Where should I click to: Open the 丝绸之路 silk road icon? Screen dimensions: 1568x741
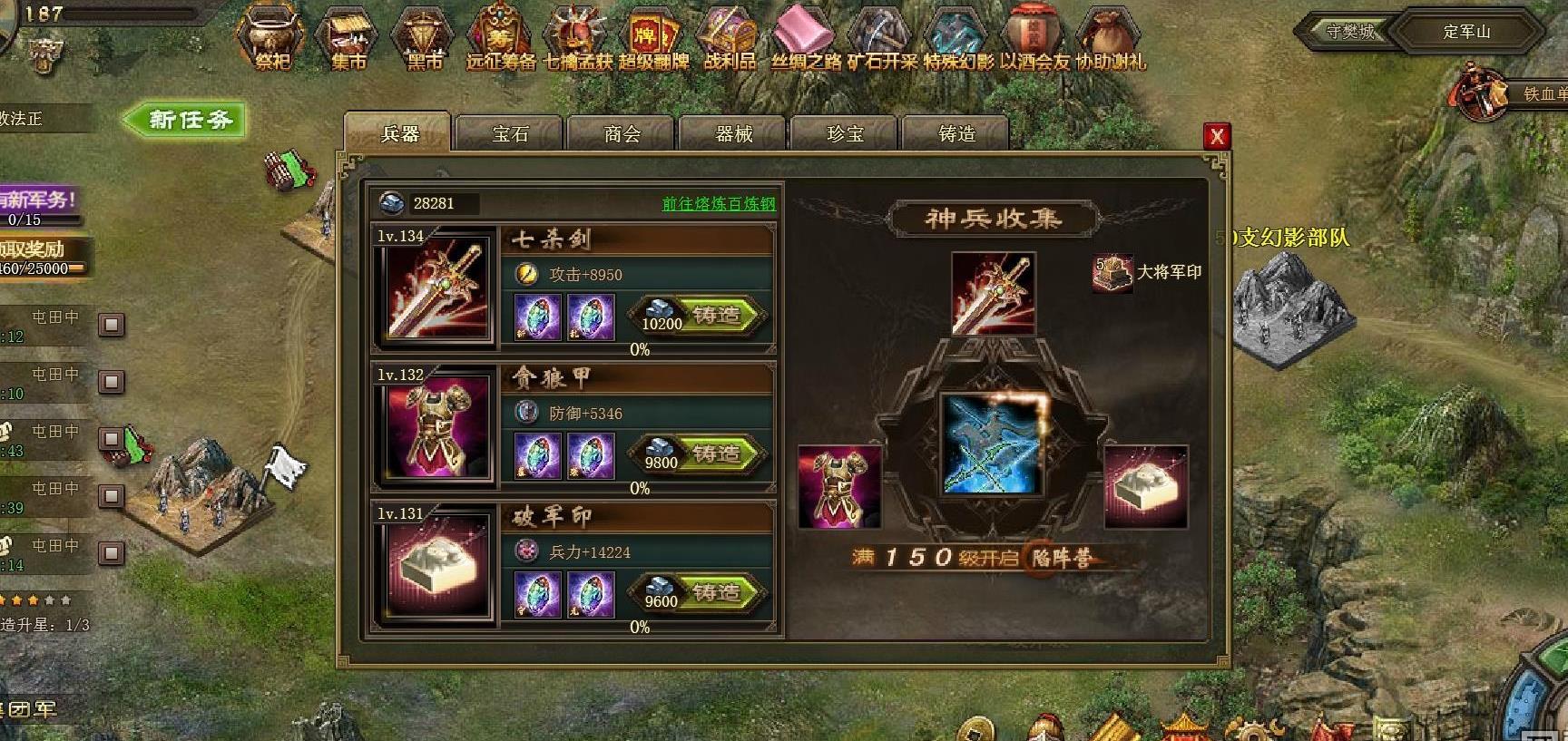(x=806, y=38)
